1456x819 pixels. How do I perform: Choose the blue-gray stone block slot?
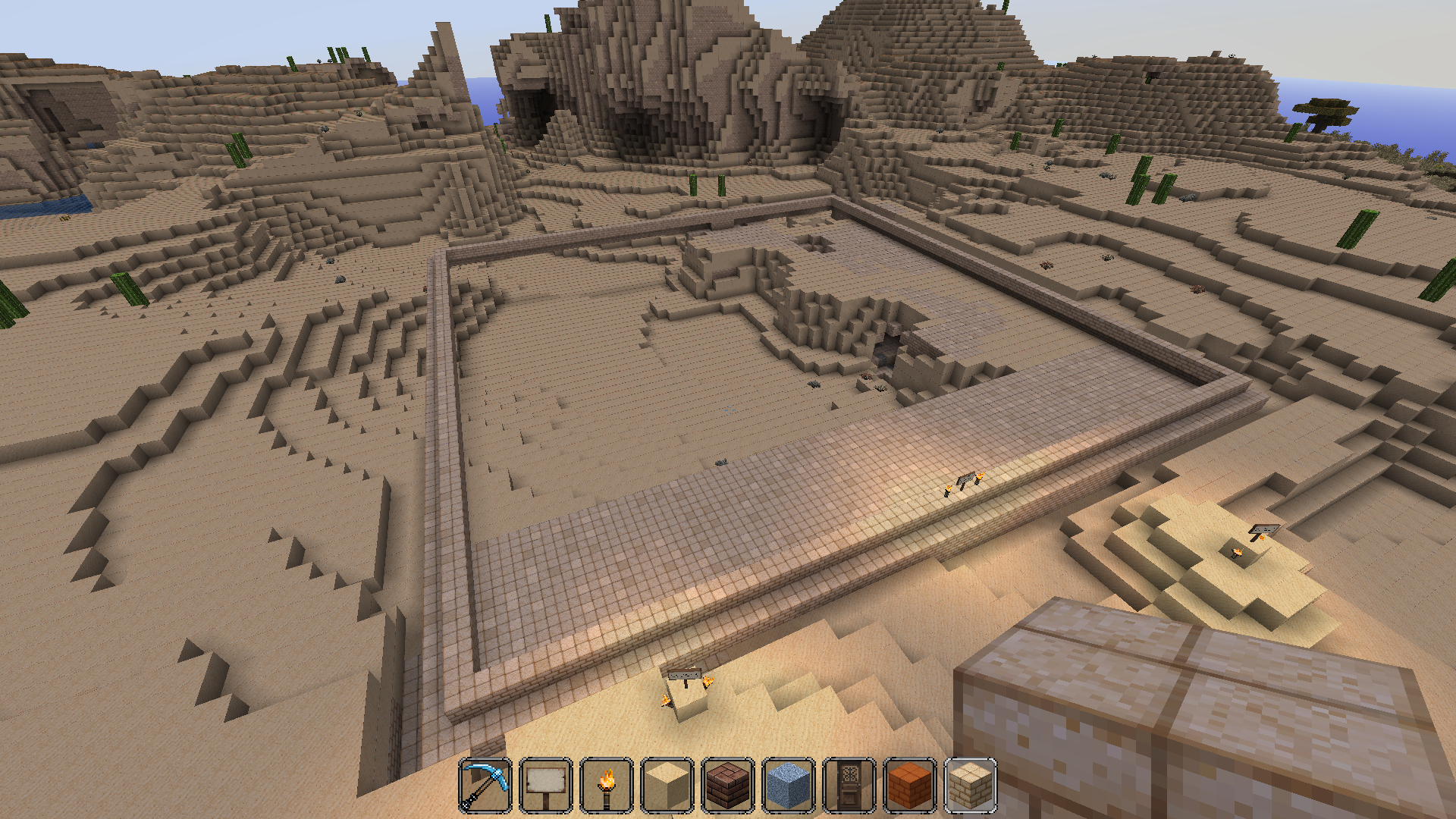coord(789,786)
